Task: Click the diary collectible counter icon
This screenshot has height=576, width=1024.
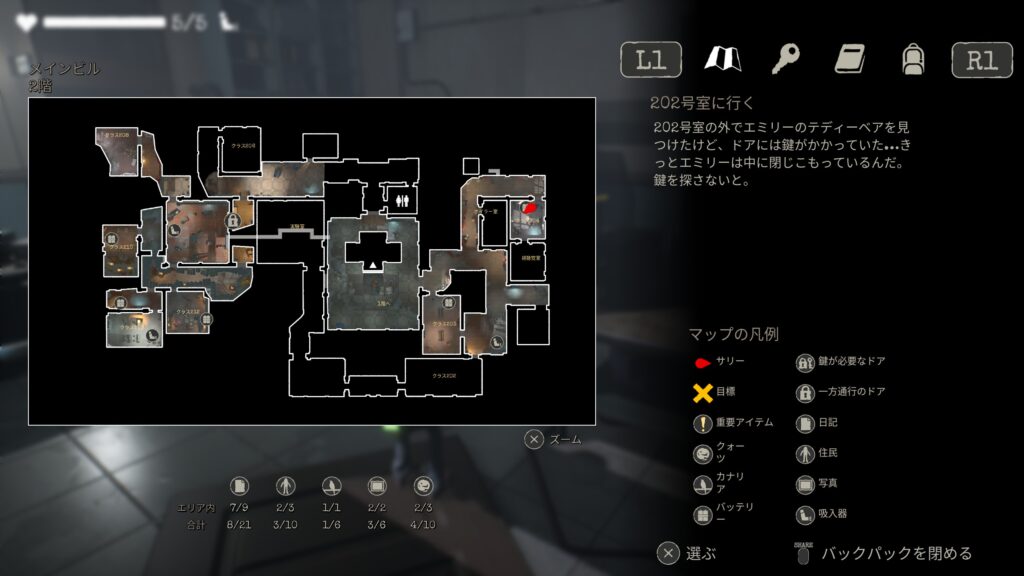Action: click(239, 486)
